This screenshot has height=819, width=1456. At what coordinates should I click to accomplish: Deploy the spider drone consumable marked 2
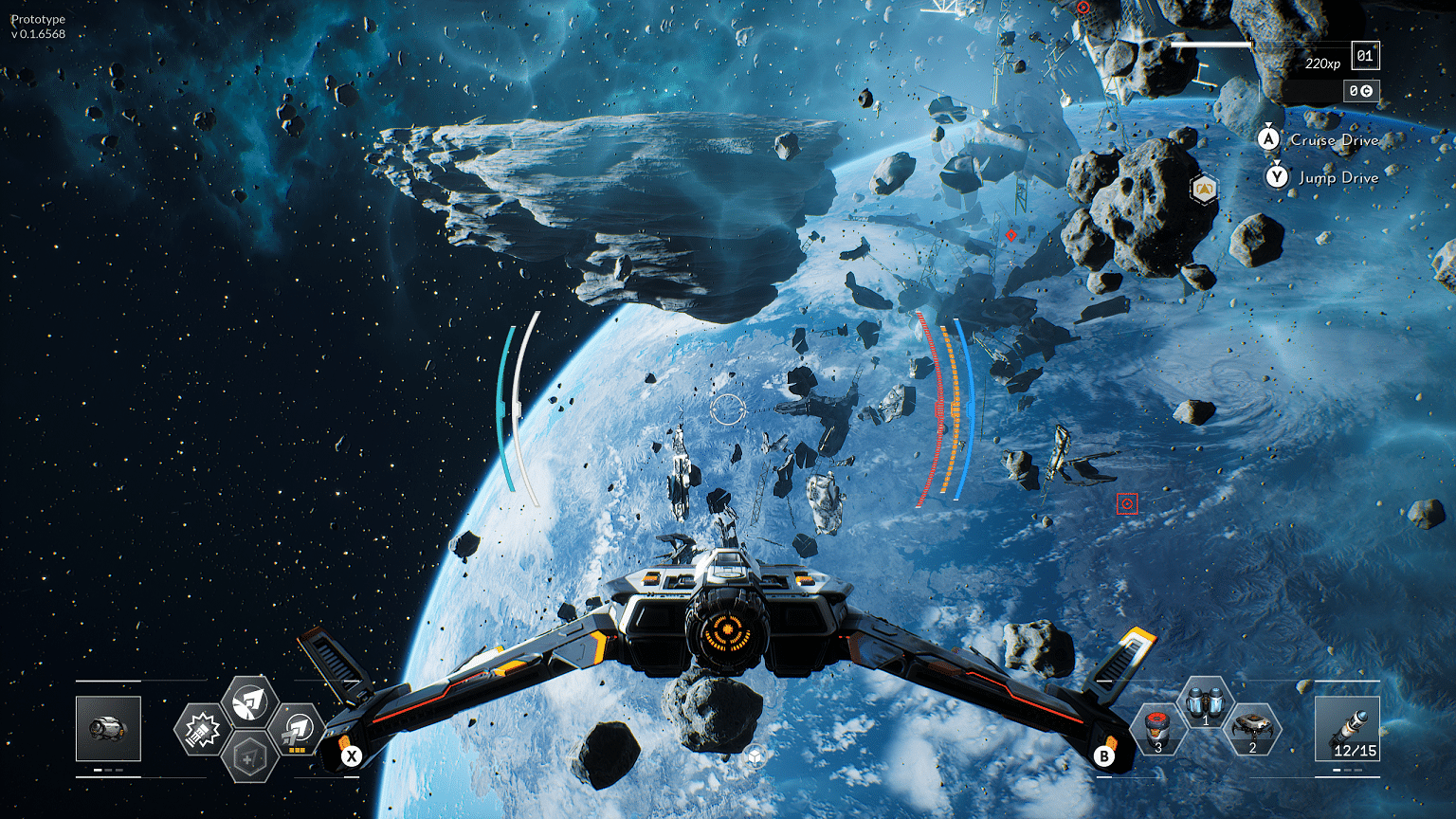(1252, 729)
